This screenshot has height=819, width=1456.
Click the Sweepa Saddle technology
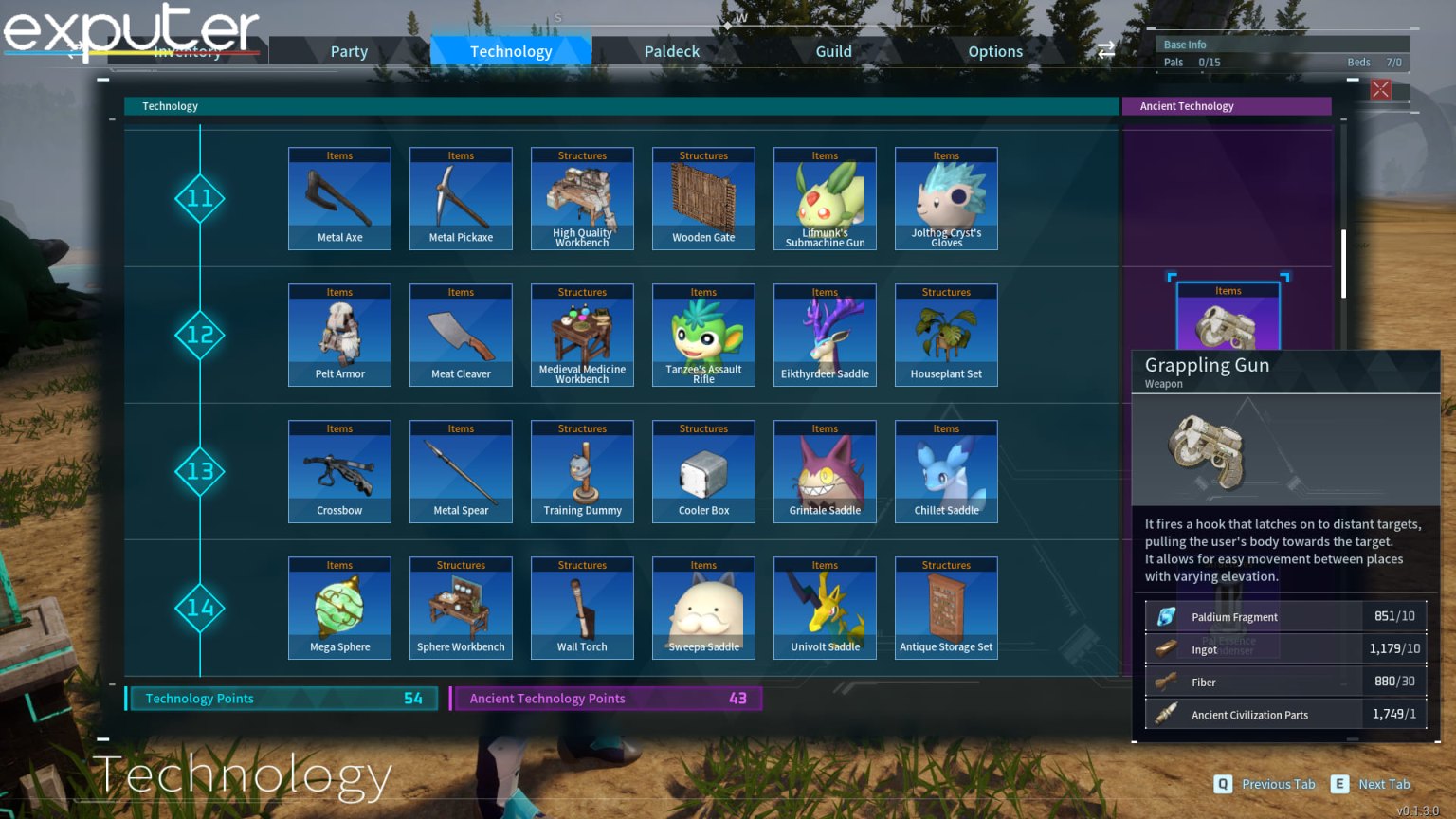click(703, 608)
